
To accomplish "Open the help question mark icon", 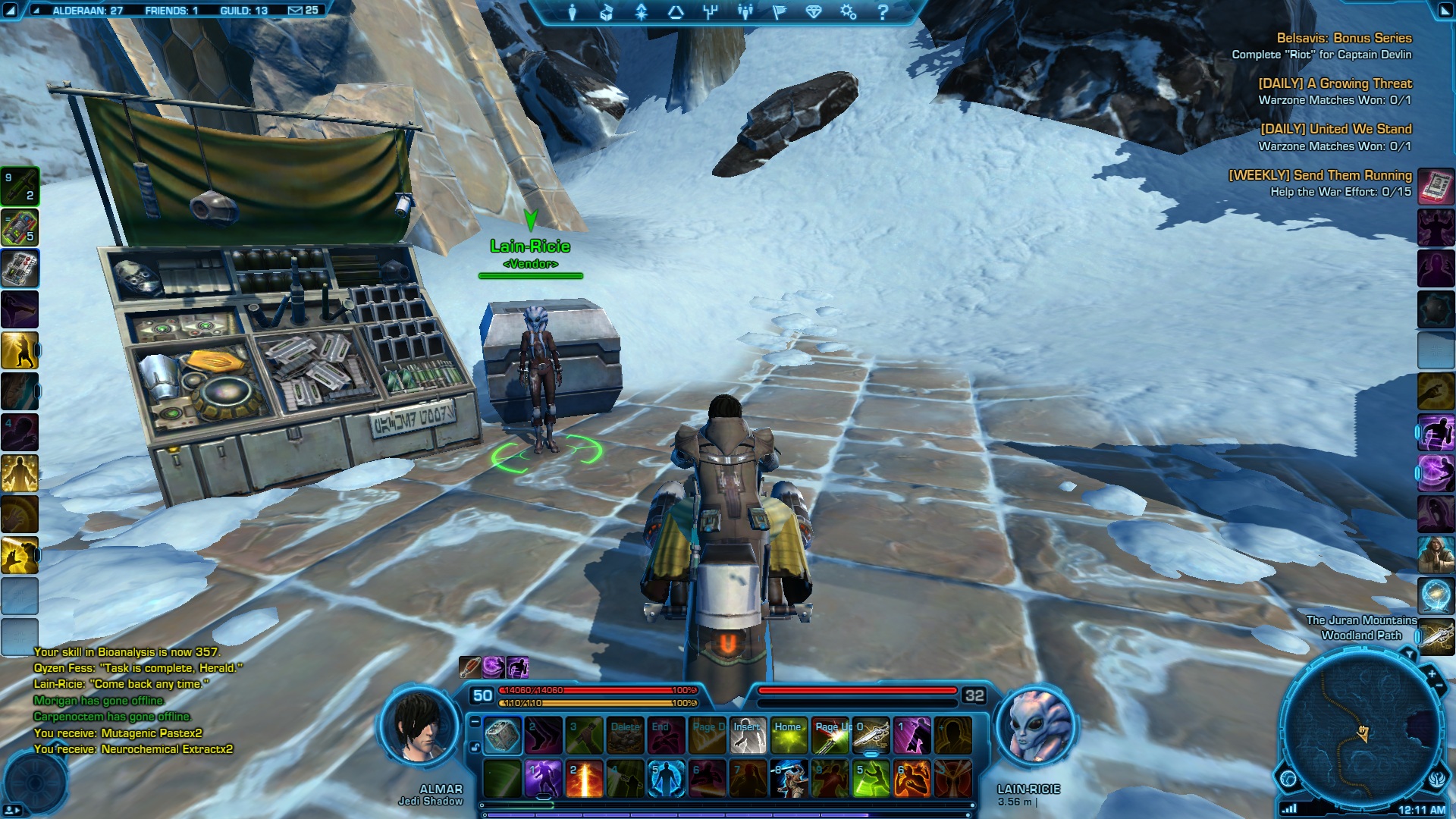I will pos(882,12).
